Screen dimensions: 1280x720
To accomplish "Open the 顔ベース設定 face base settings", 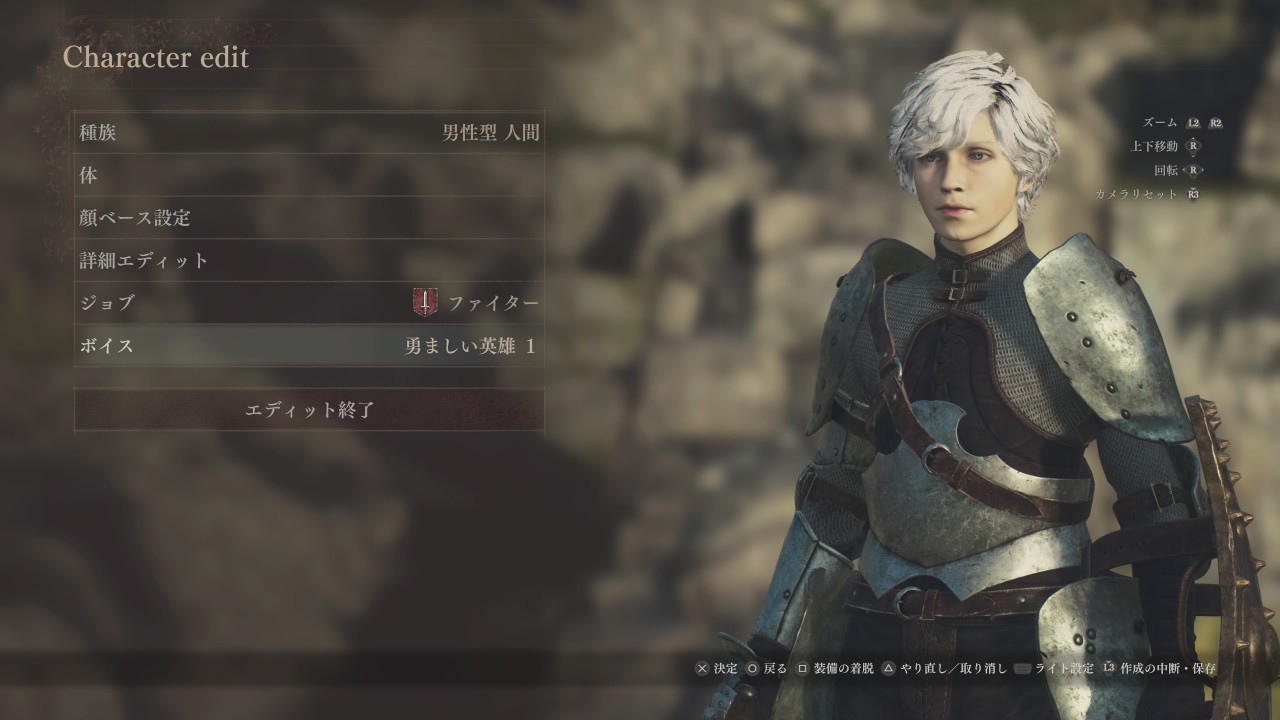I will (309, 217).
